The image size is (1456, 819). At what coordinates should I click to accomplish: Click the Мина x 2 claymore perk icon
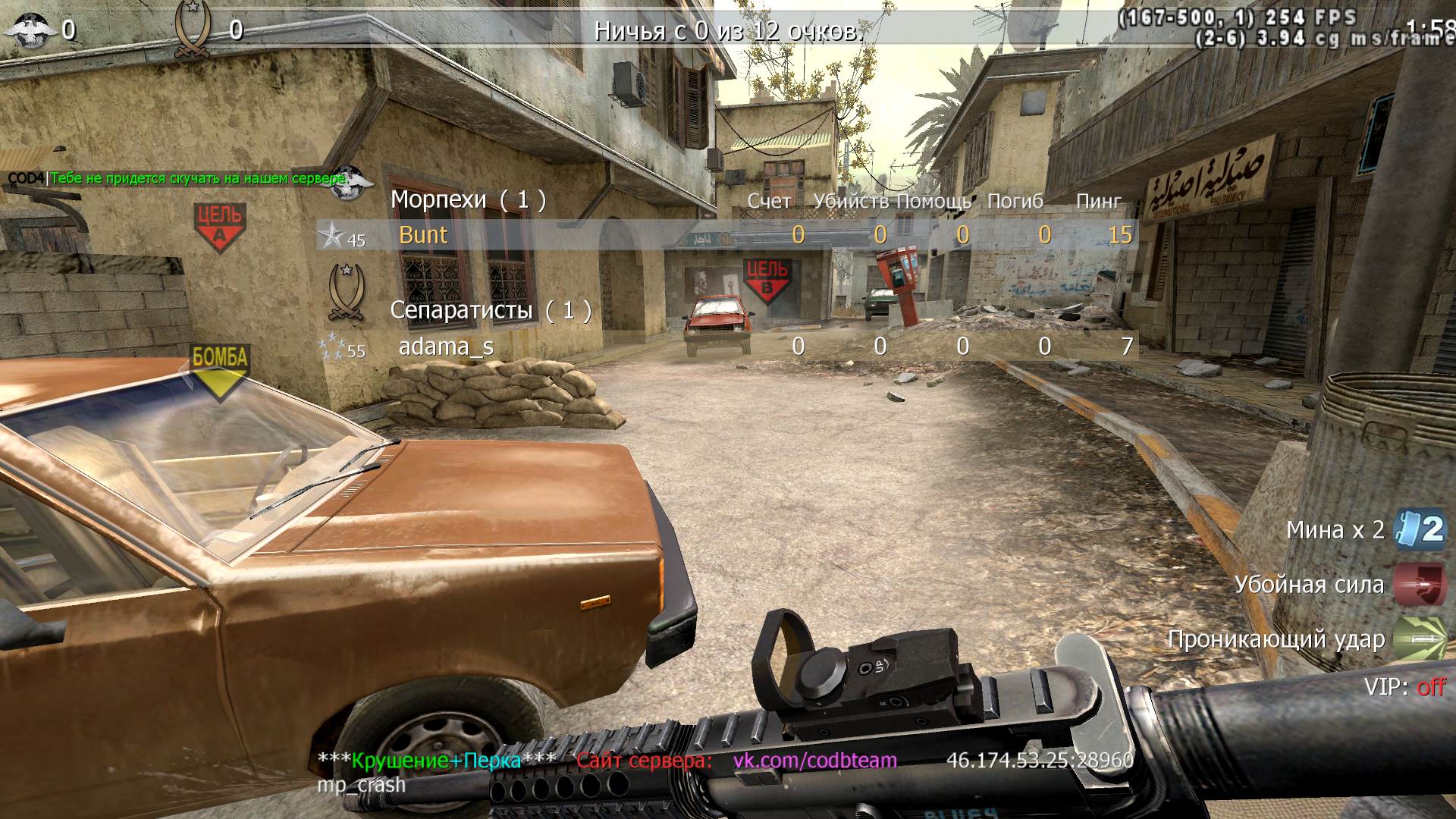[1420, 529]
